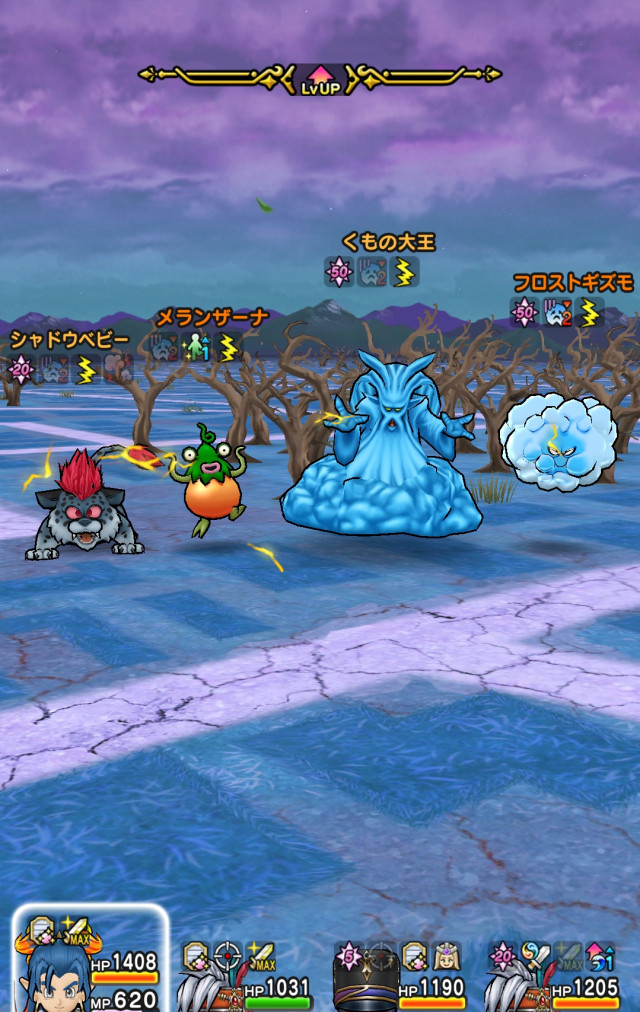Screen dimensions: 640x1012
Task: Tap the LvUP indicator at the top
Action: 320,78
